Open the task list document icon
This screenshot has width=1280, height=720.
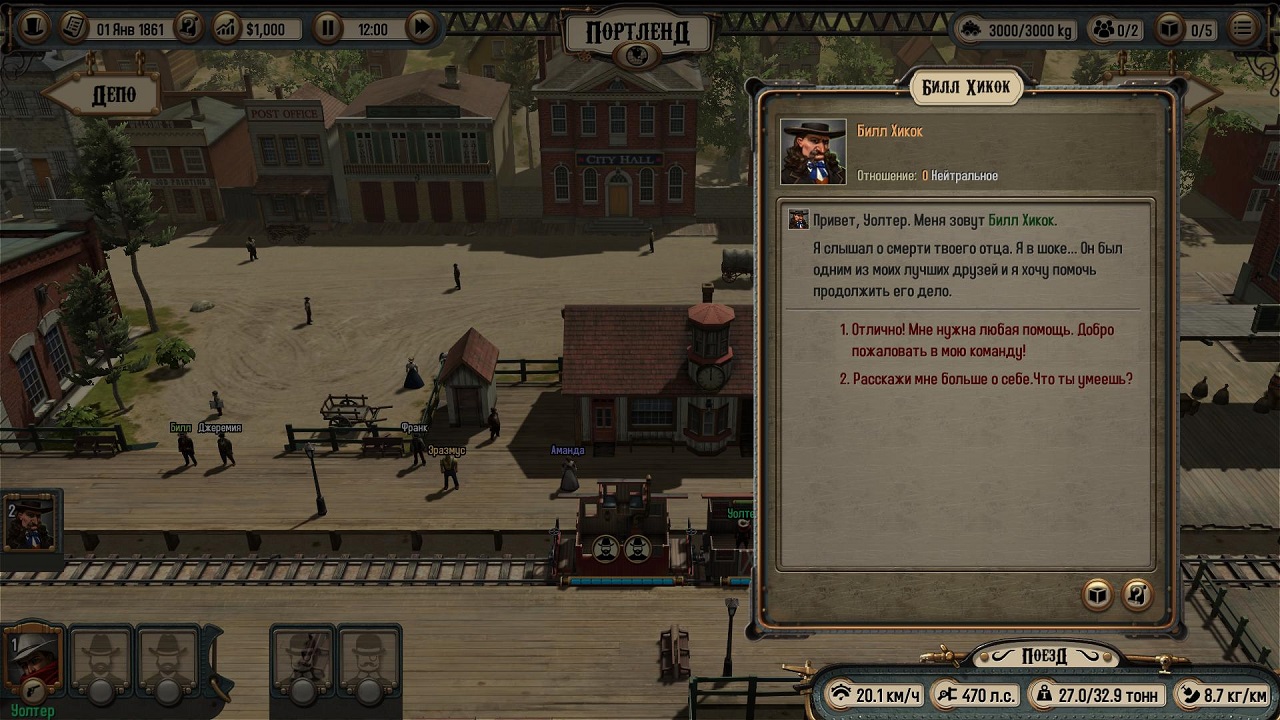[72, 28]
